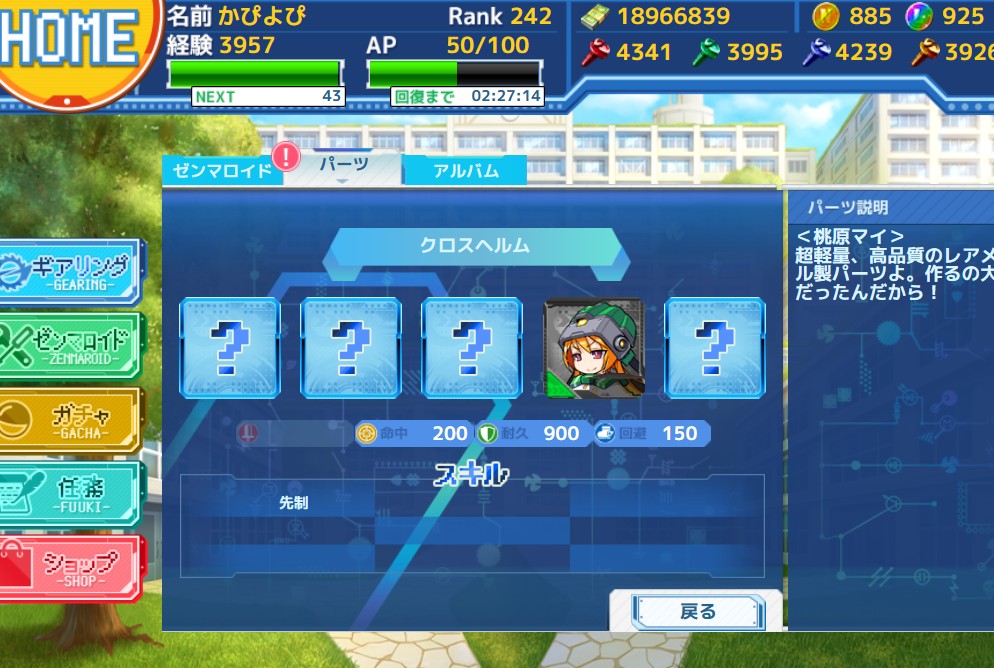Choose the 任務 FUUKI menu entry
The height and width of the screenshot is (668, 994).
pos(72,493)
